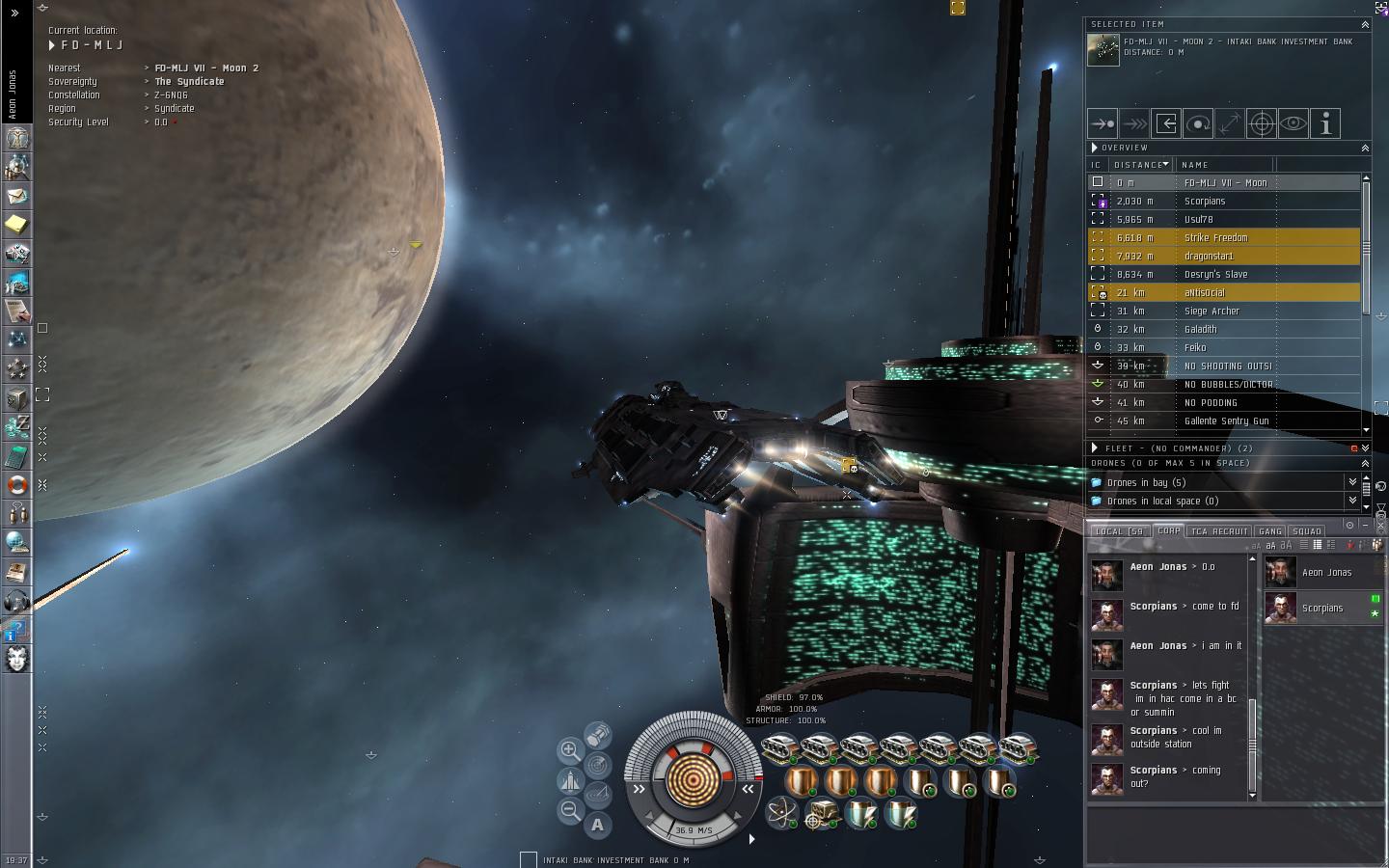1389x868 pixels.
Task: Toggle autopilot with the A button
Action: tap(598, 825)
